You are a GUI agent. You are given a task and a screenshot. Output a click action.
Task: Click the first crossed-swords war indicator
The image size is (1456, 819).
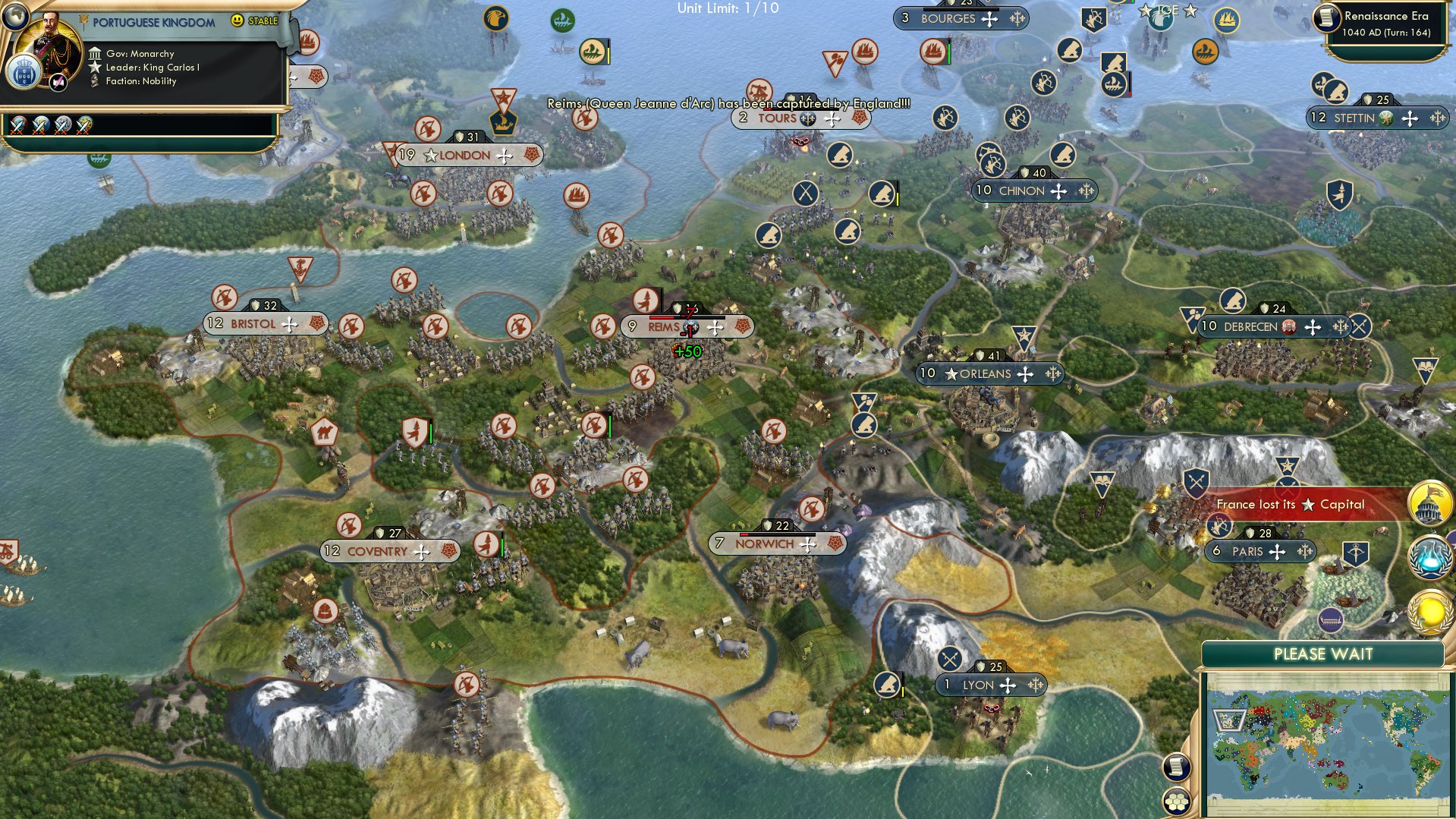coord(17,126)
